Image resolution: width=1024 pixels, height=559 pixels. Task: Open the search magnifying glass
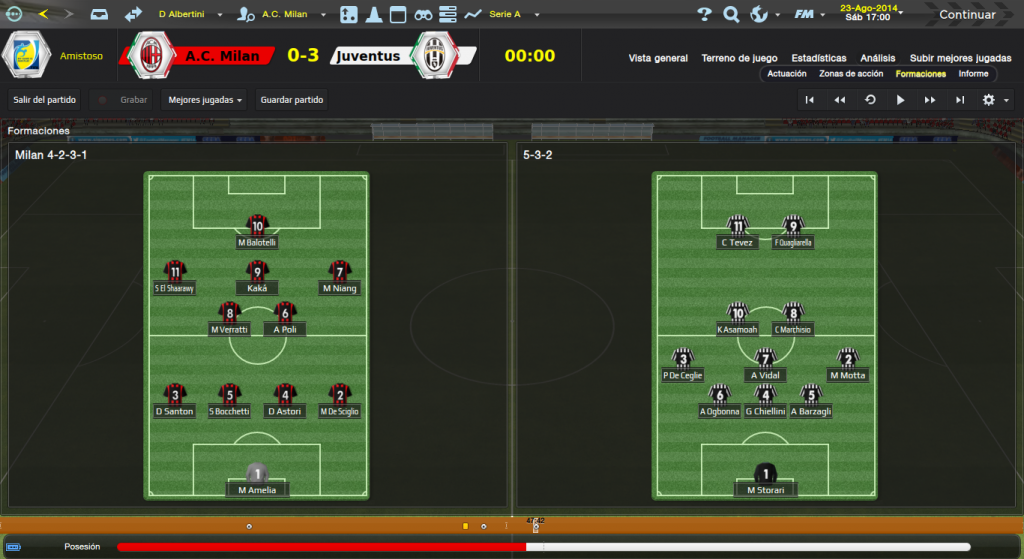click(731, 14)
